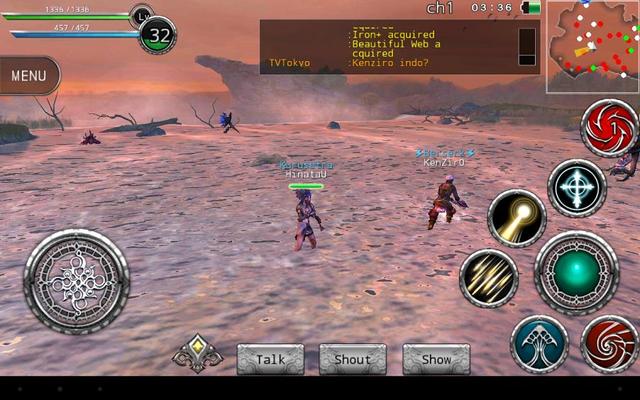Image resolution: width=640 pixels, height=400 pixels.
Task: Tap the Talk chat button
Action: coord(270,359)
